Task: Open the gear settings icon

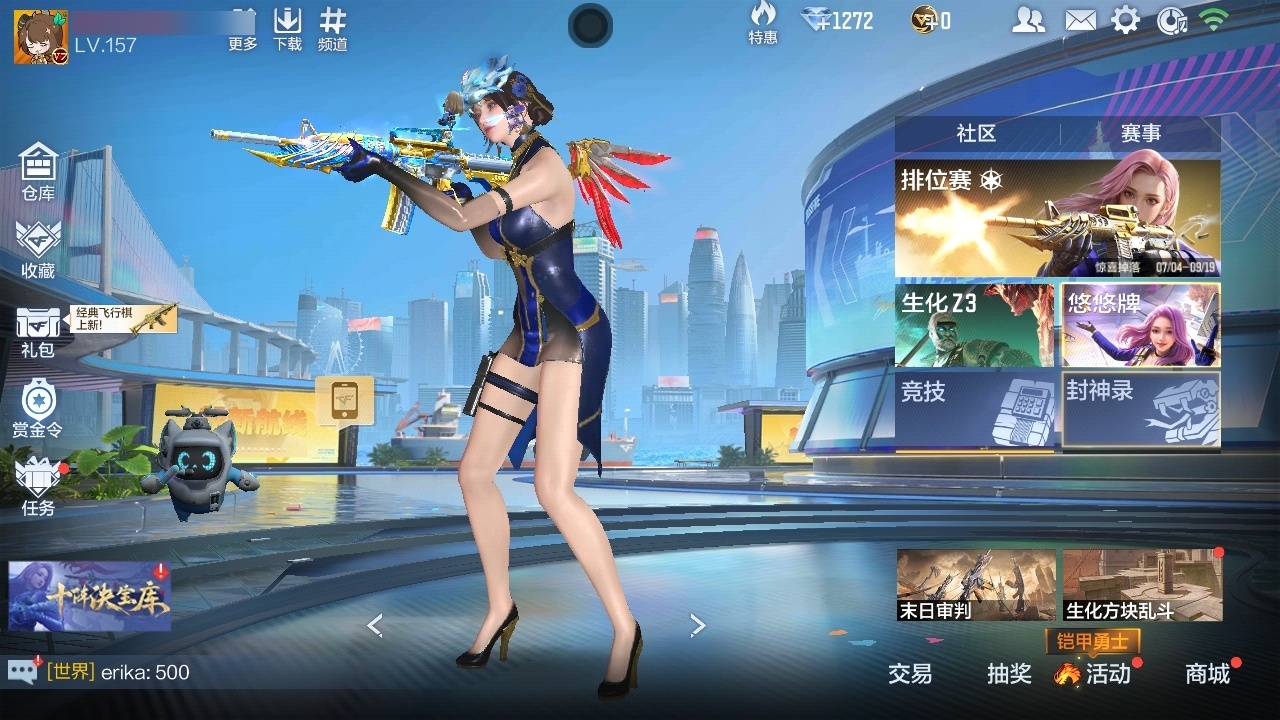Action: [1126, 20]
